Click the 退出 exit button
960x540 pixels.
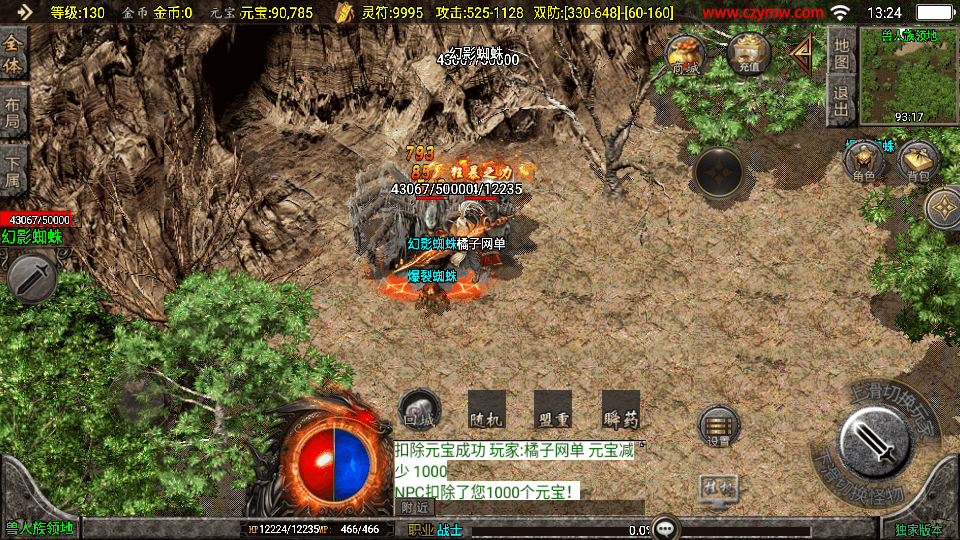click(x=842, y=101)
